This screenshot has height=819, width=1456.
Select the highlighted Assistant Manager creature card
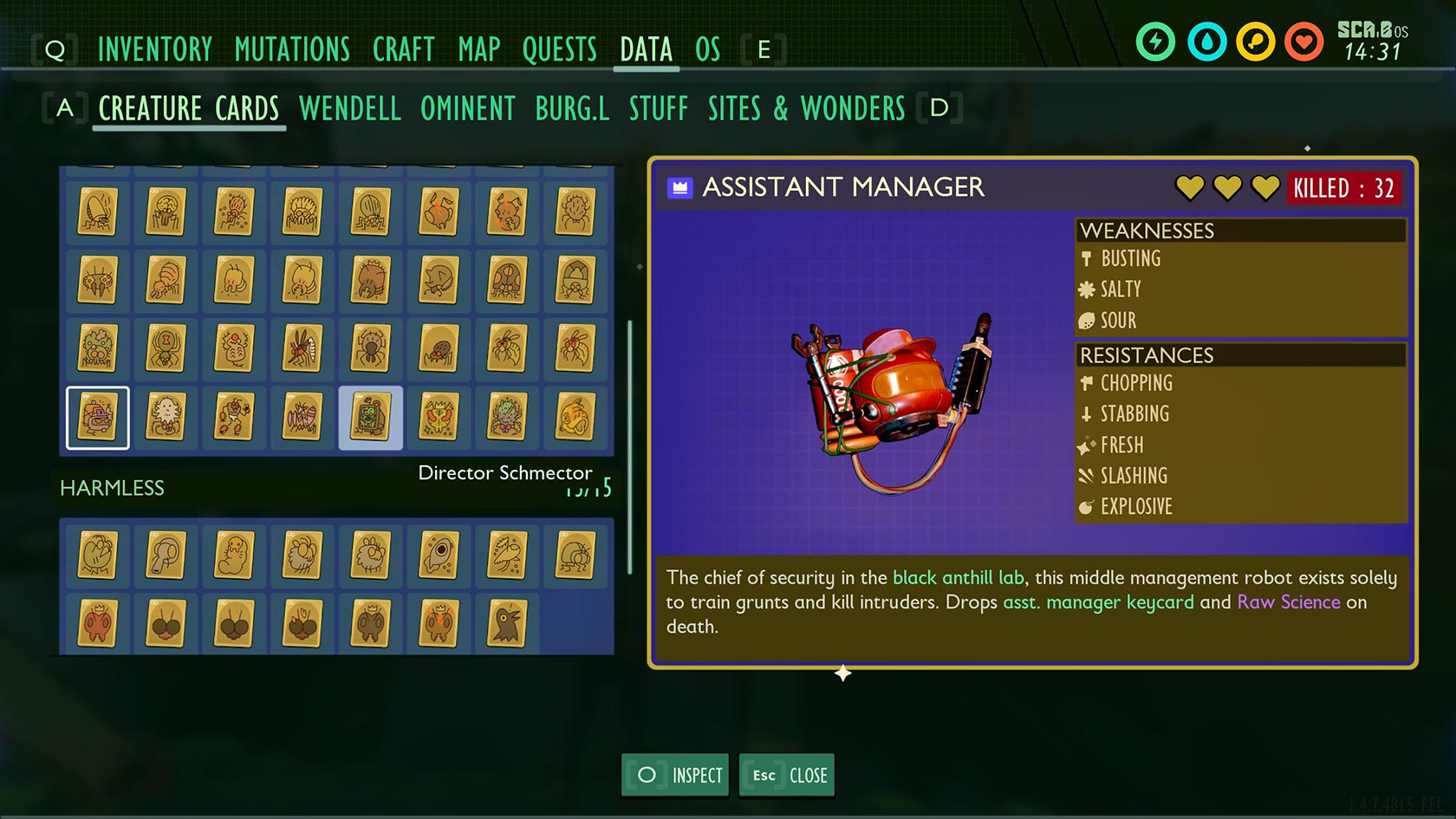pos(98,418)
